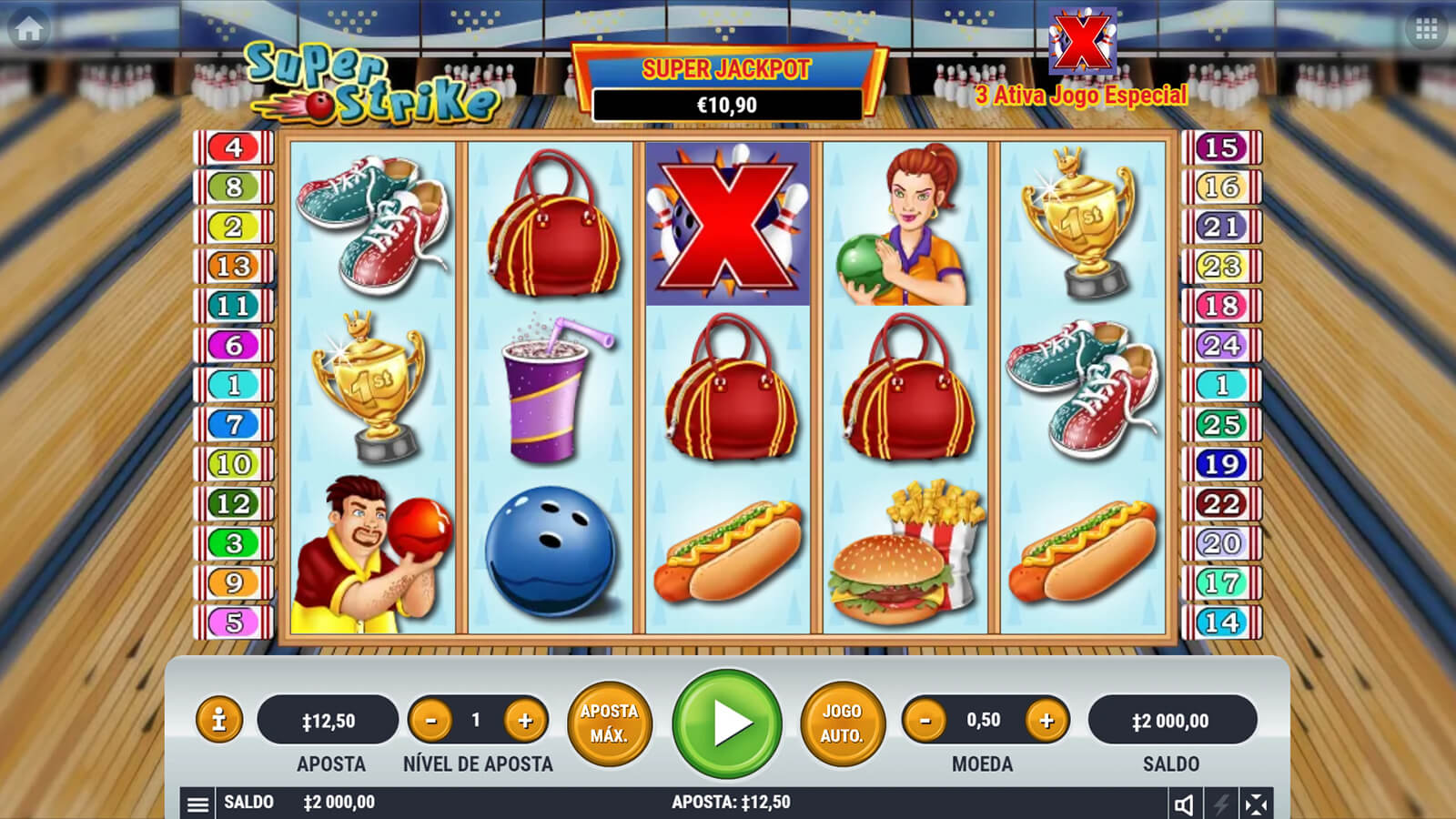Select payline number 4
The height and width of the screenshot is (819, 1456).
(234, 147)
